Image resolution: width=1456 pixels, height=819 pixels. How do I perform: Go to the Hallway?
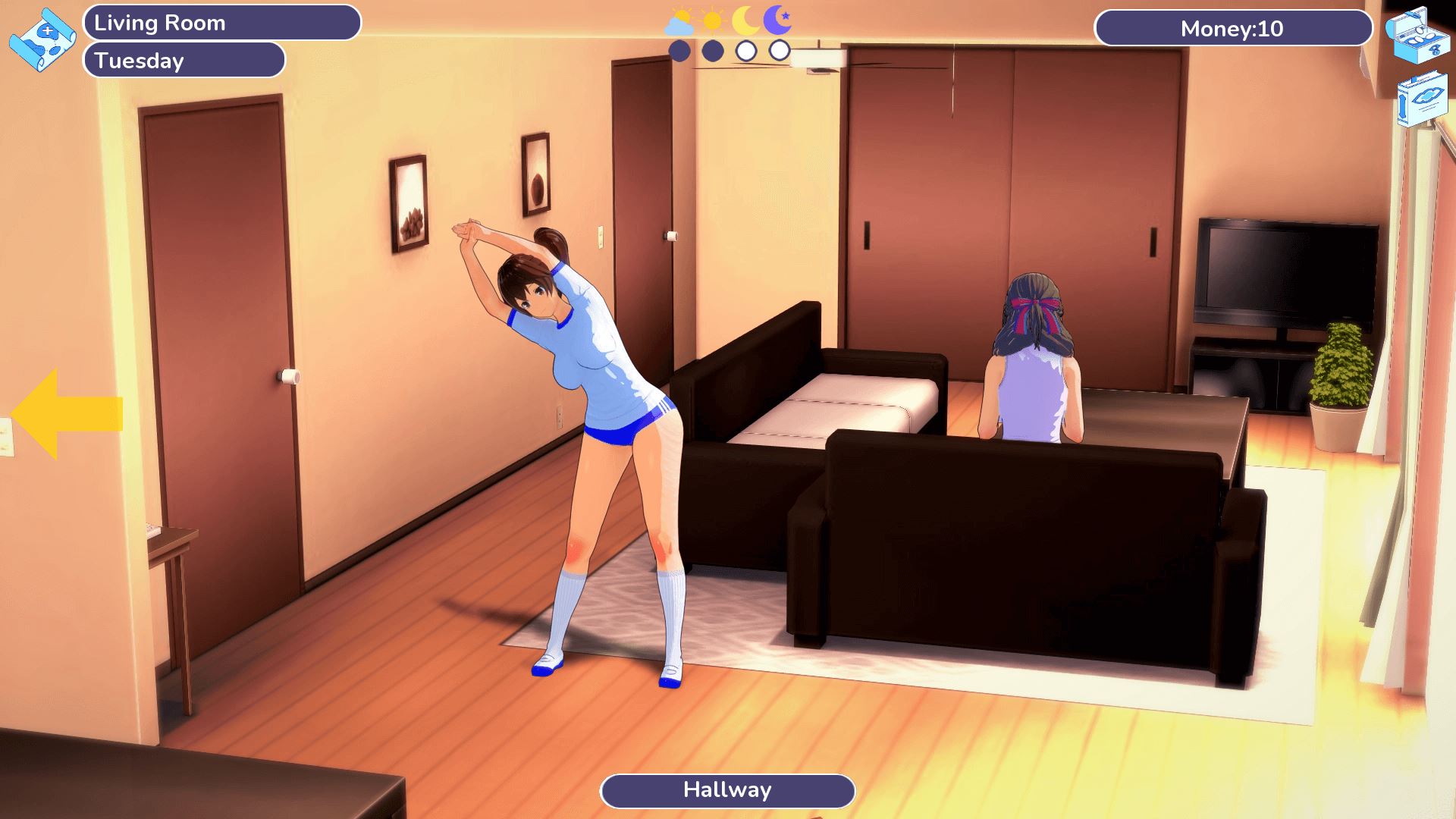point(727,791)
